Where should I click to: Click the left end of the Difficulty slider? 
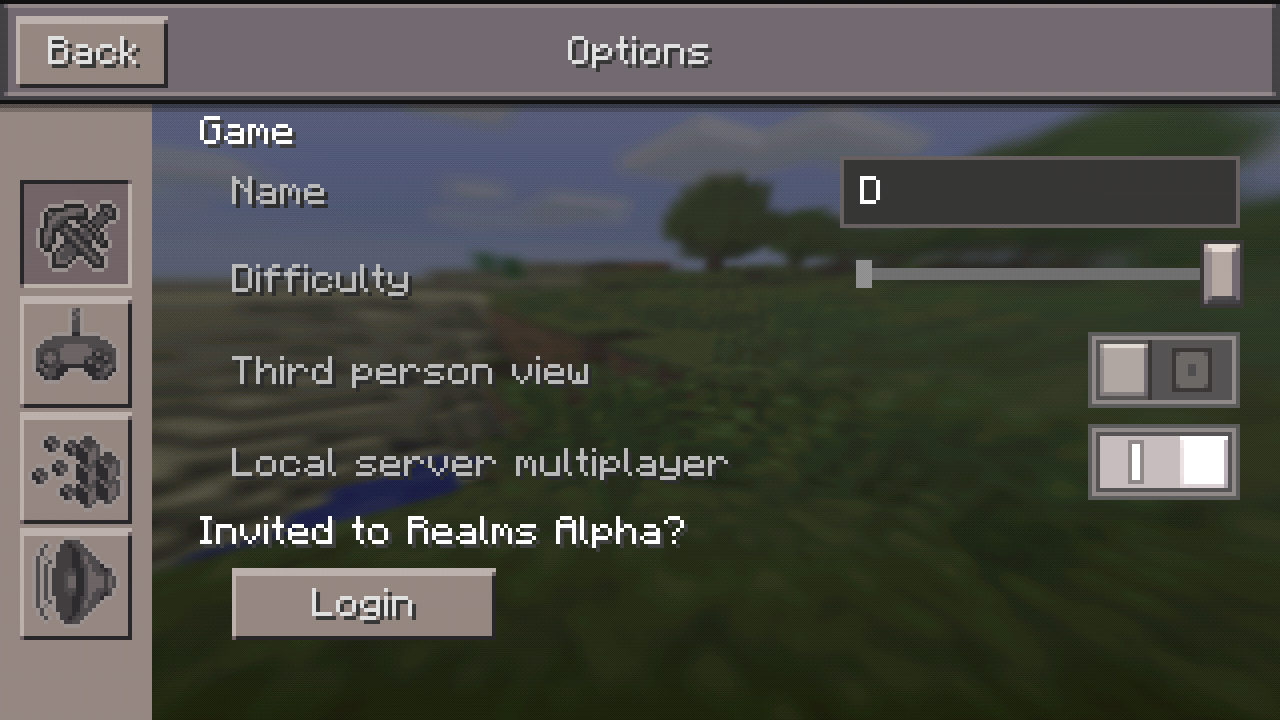pyautogui.click(x=865, y=276)
